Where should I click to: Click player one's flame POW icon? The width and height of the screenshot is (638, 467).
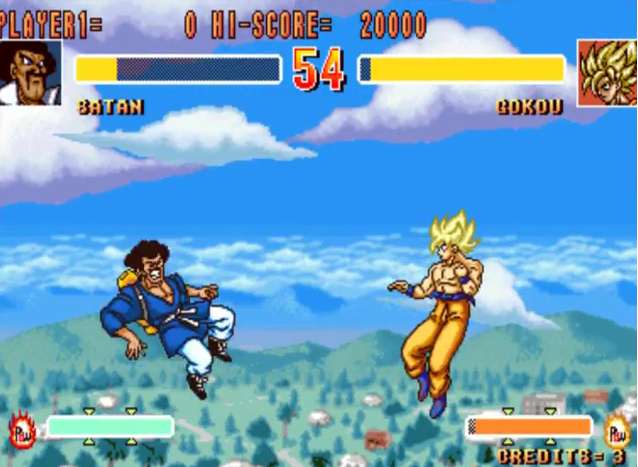click(x=22, y=430)
